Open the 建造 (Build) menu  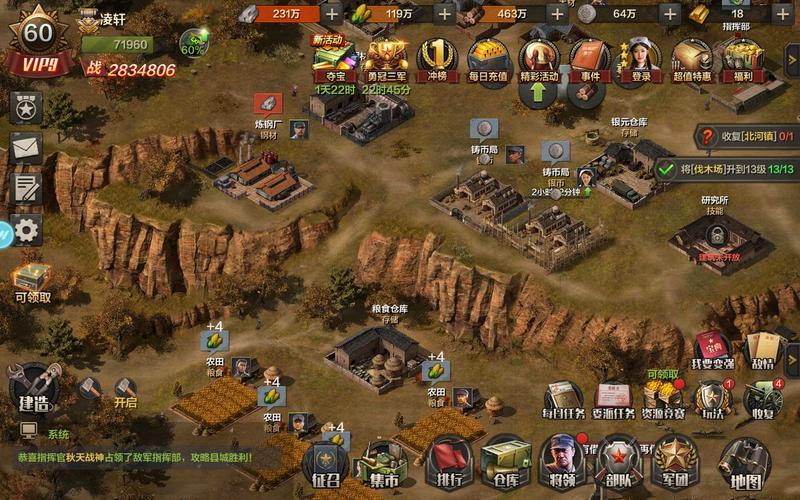coord(32,388)
